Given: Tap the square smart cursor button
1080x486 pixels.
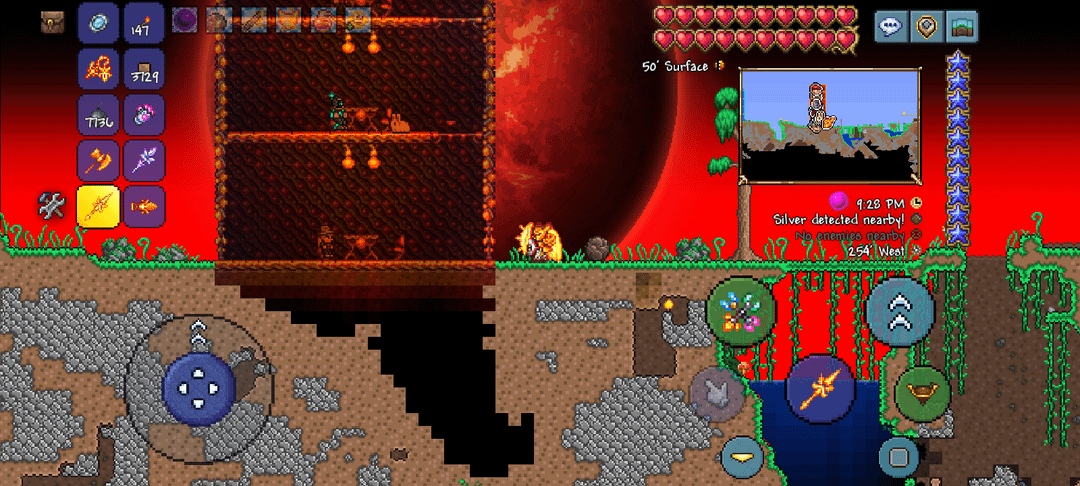Looking at the screenshot, I should click(898, 457).
